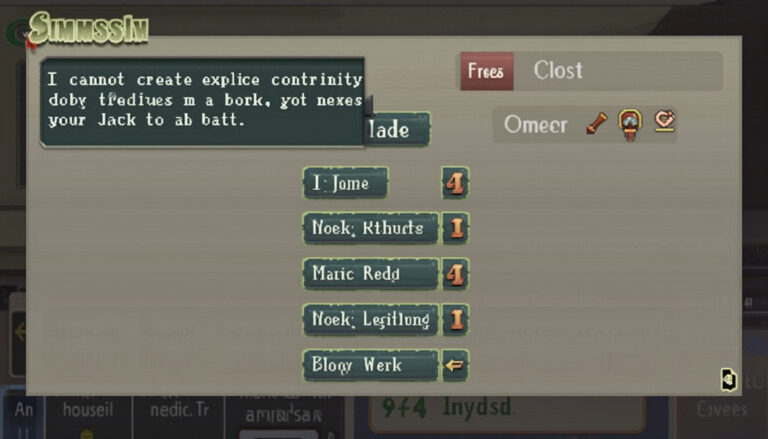
Task: Click the Clost label button
Action: point(558,71)
